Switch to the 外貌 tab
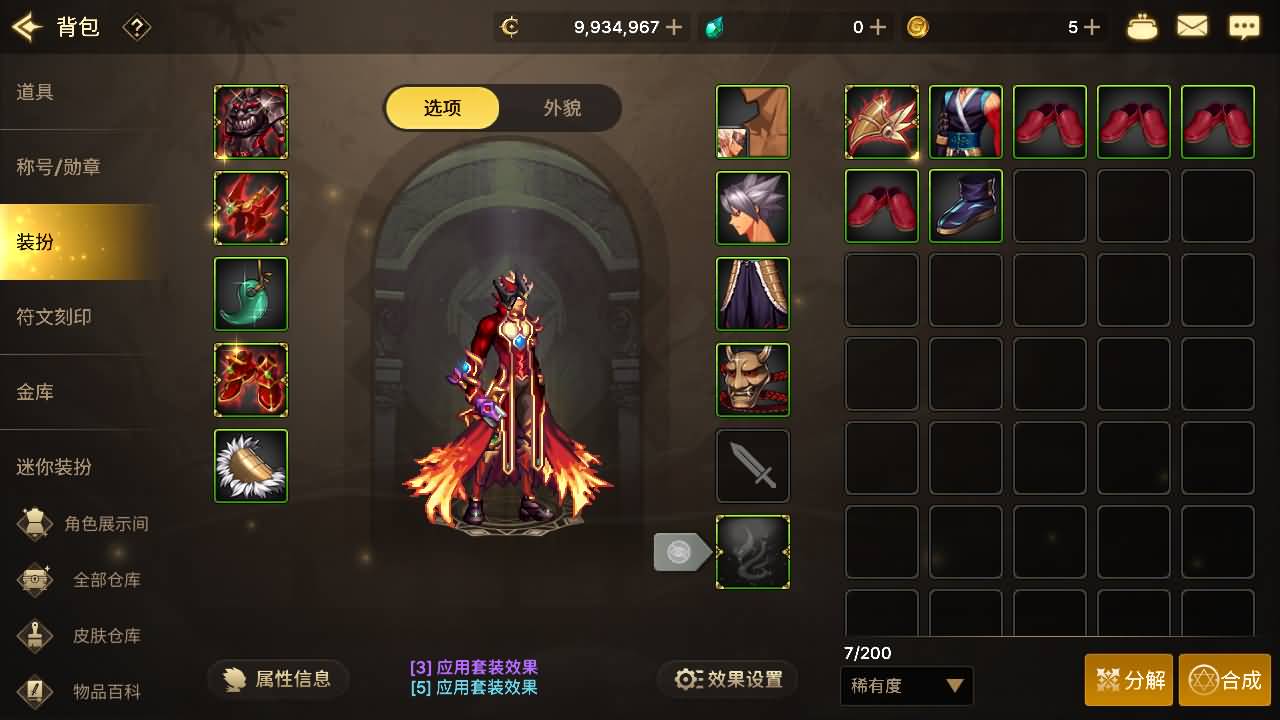1280x720 pixels. (561, 108)
